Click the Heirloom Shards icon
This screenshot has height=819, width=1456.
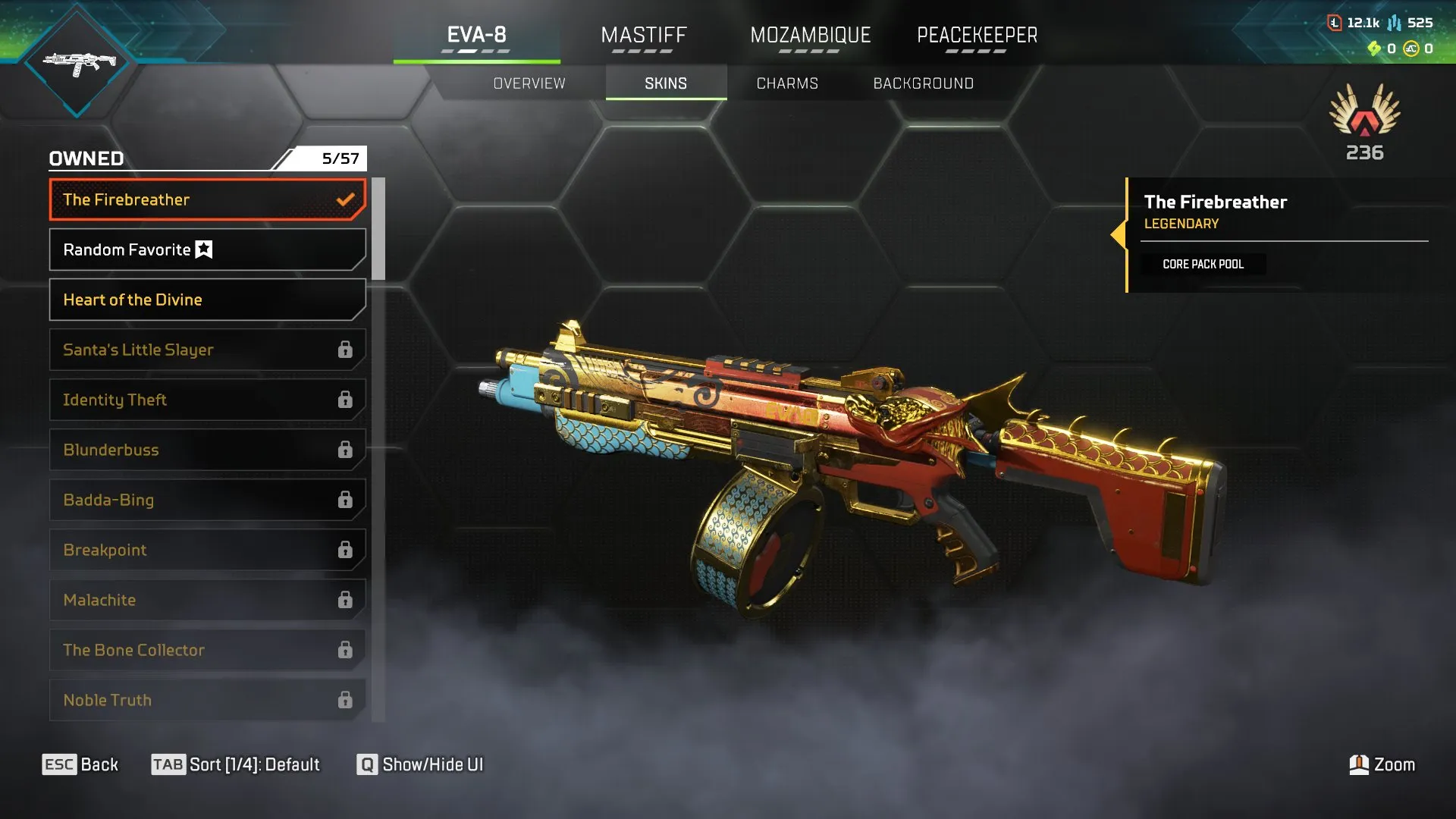click(x=1373, y=49)
